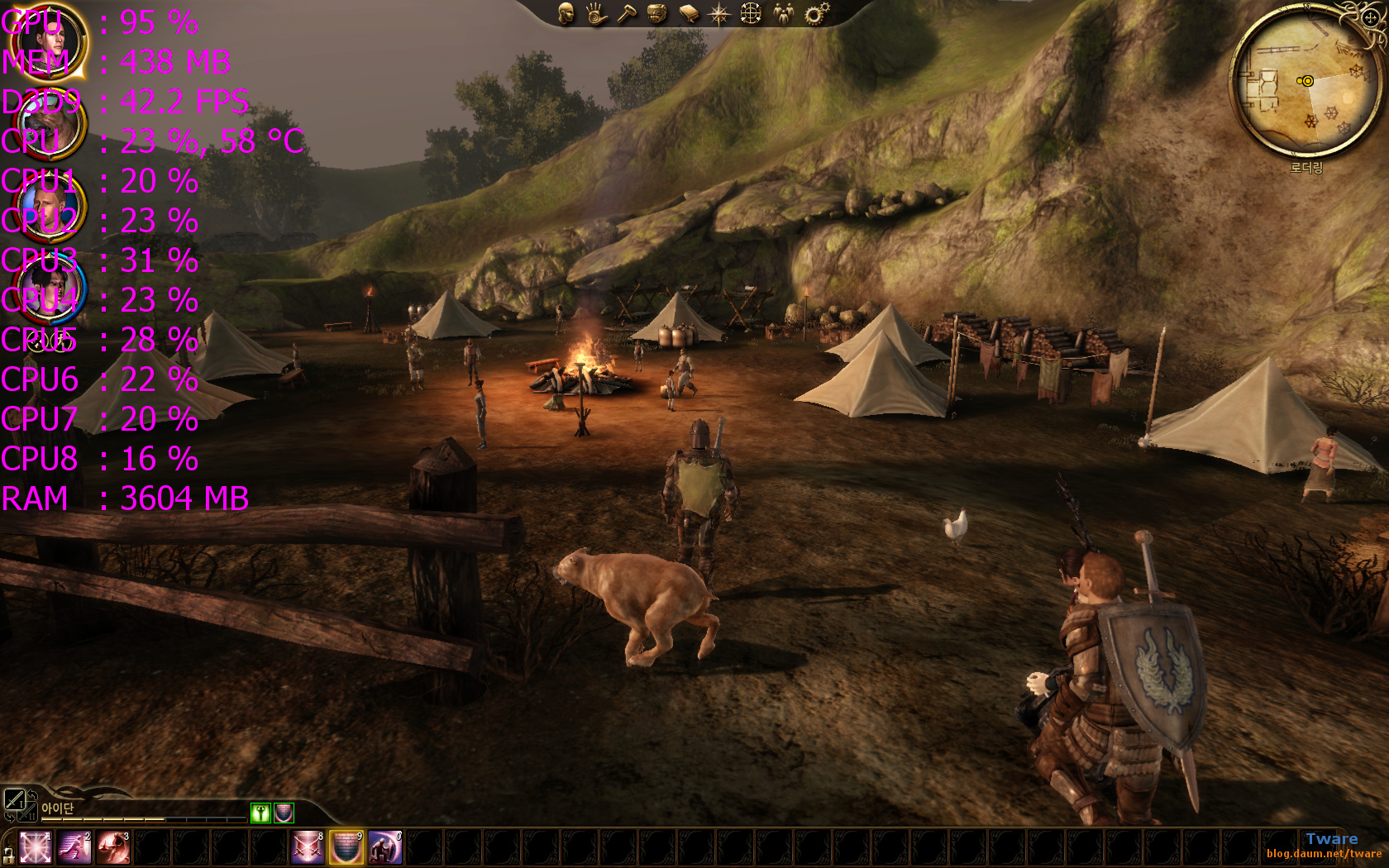This screenshot has width=1389, height=868.
Task: Open the character record head icon
Action: pos(566,14)
